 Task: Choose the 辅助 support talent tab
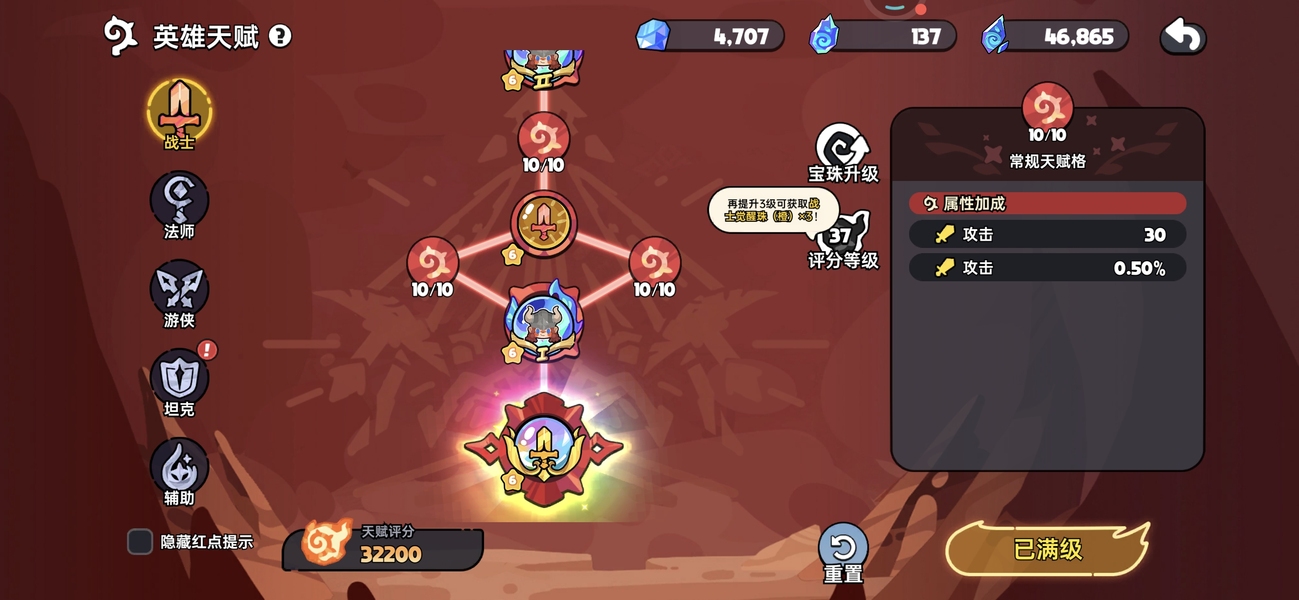179,467
